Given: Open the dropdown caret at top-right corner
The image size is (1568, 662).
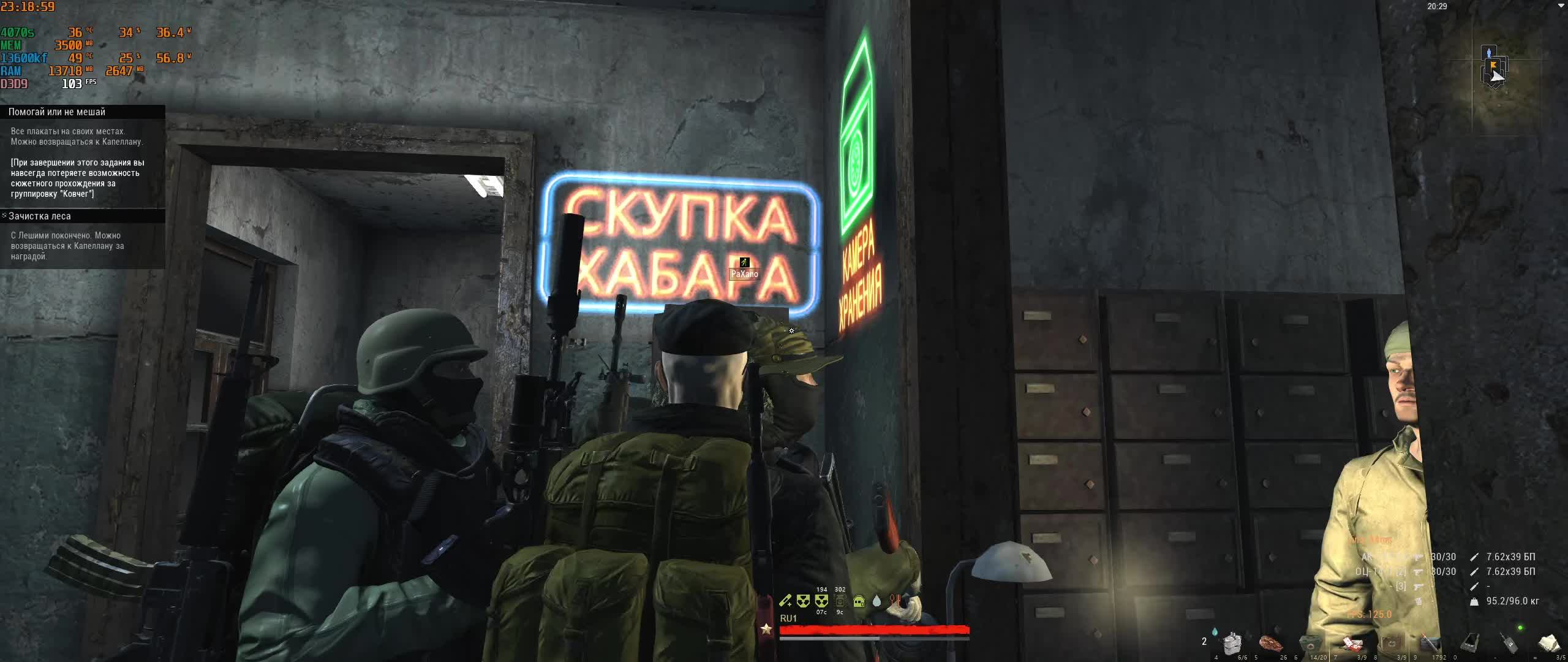Looking at the screenshot, I should click(1561, 6).
